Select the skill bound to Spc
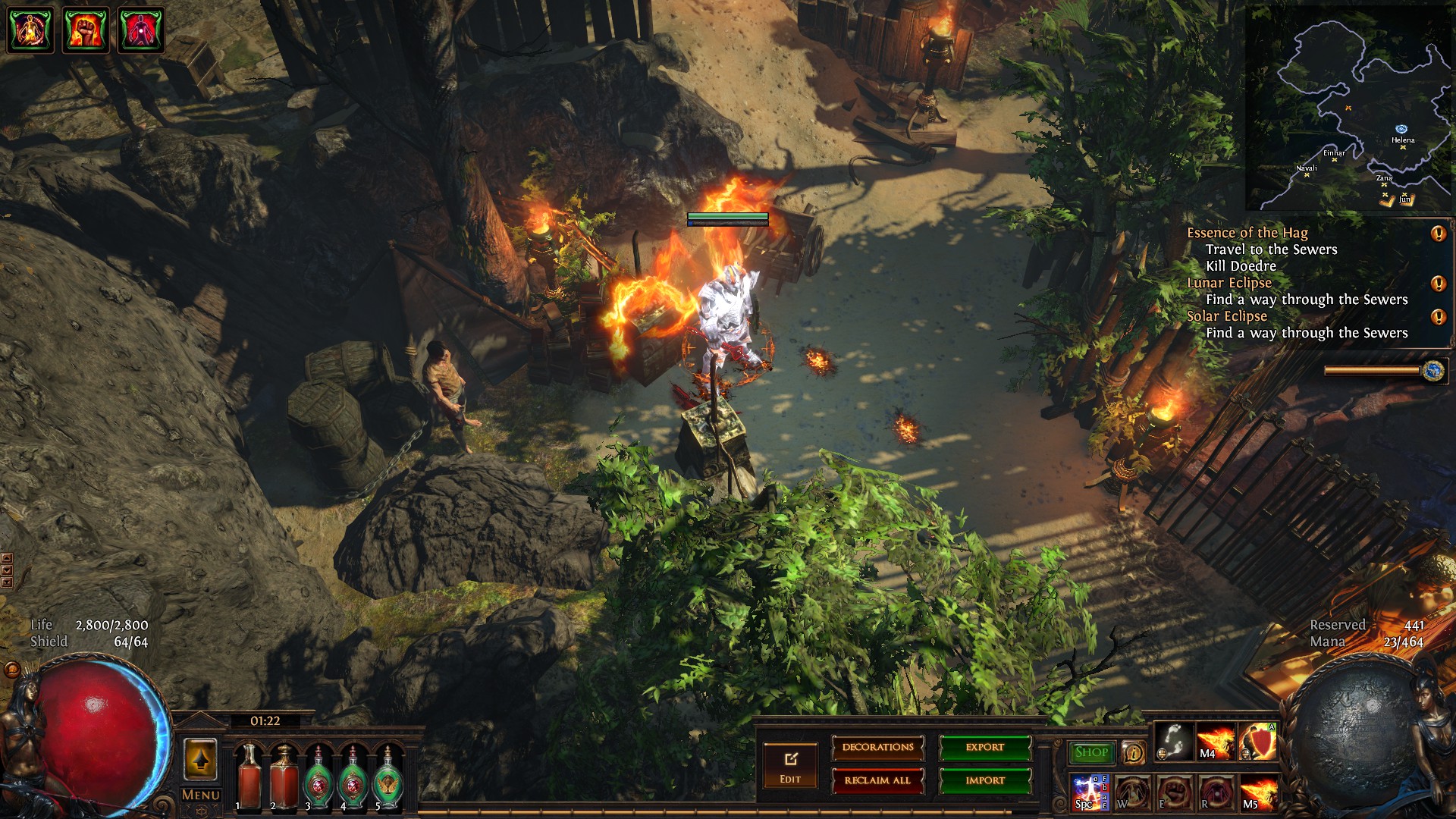 1090,792
